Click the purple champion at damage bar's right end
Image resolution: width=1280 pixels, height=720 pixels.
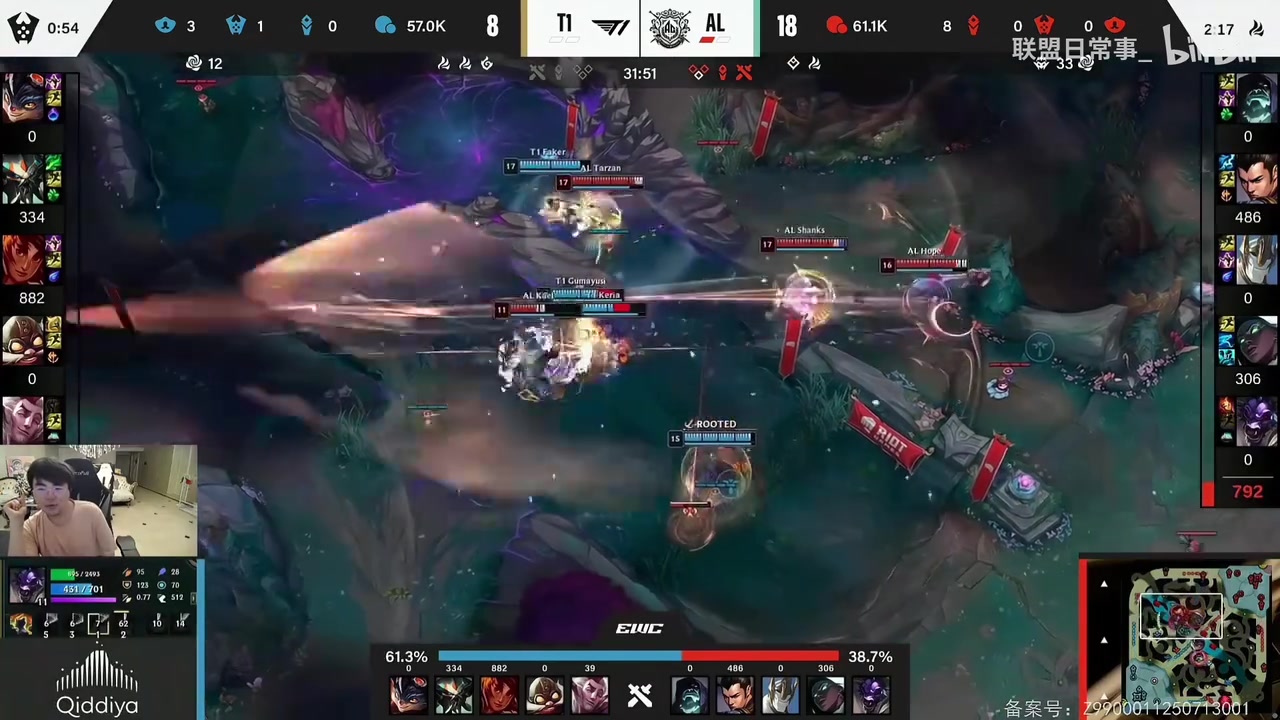tap(870, 695)
